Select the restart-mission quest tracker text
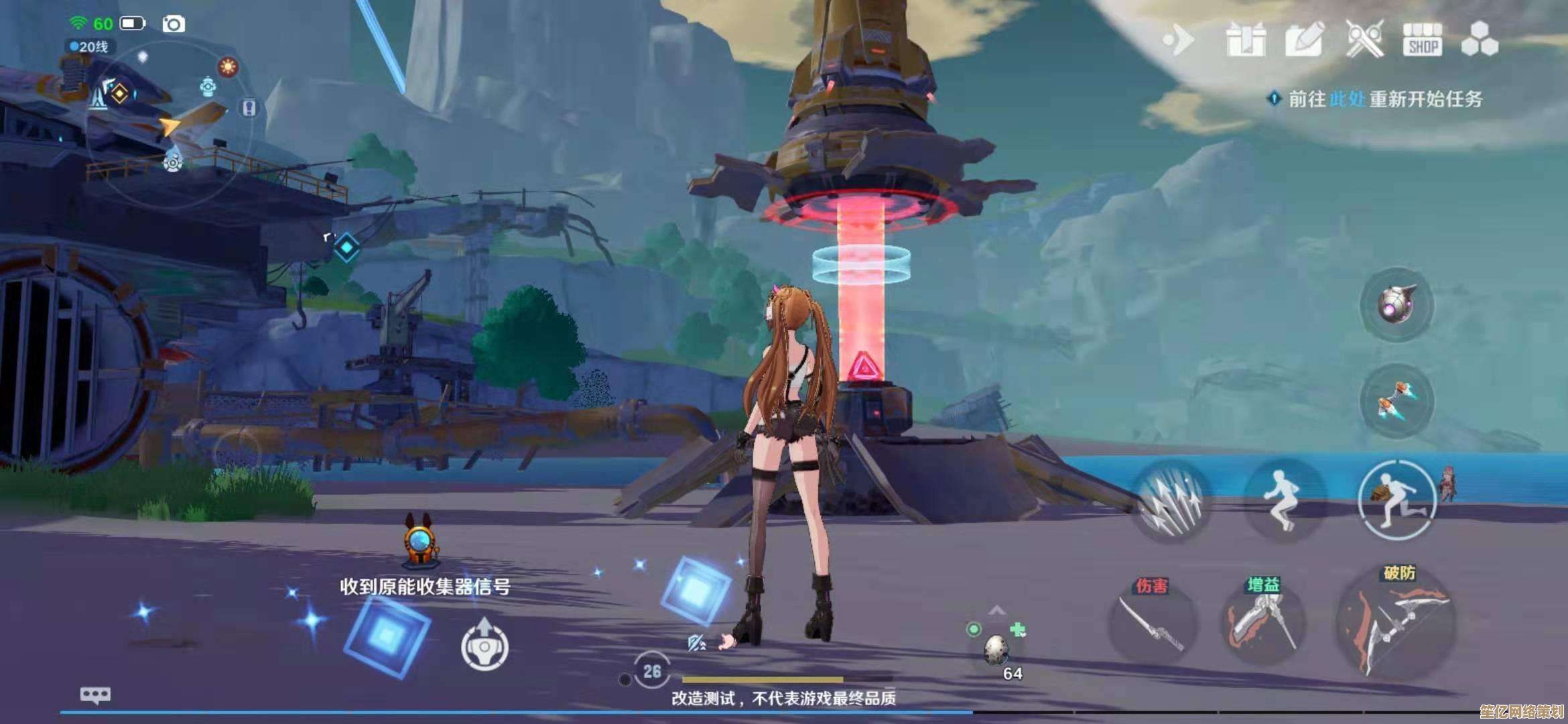1568x724 pixels. [1384, 99]
